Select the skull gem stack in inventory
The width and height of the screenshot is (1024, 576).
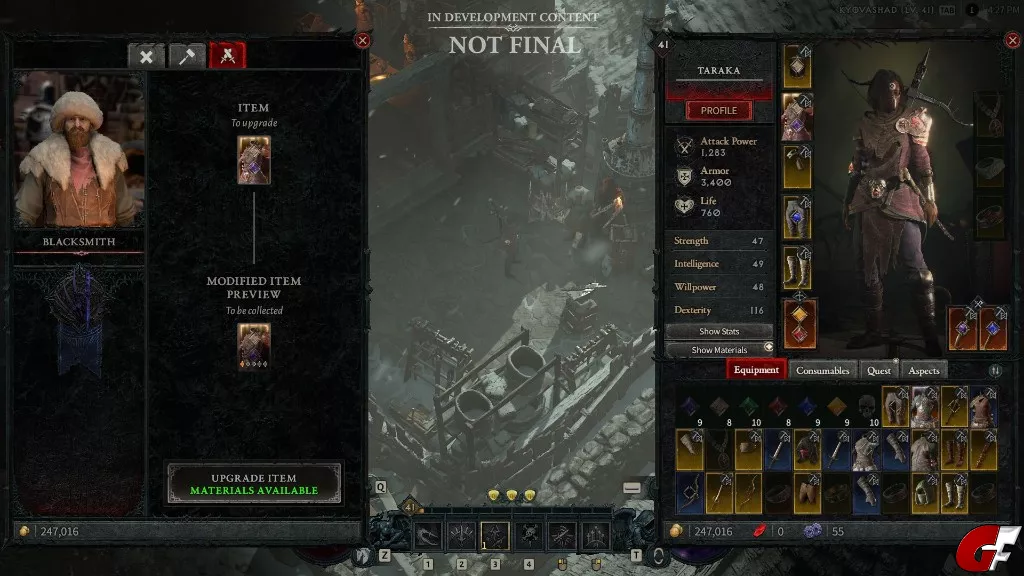(x=867, y=407)
